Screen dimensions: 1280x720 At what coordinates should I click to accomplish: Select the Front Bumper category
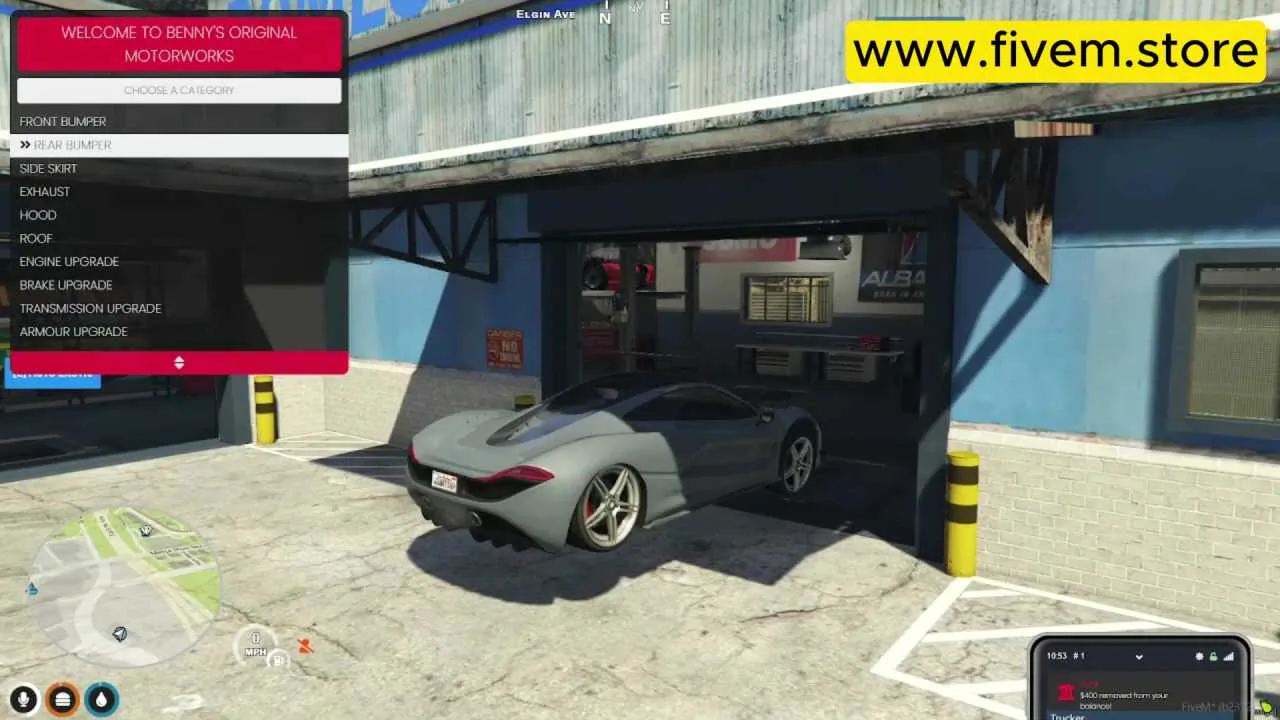coord(63,121)
